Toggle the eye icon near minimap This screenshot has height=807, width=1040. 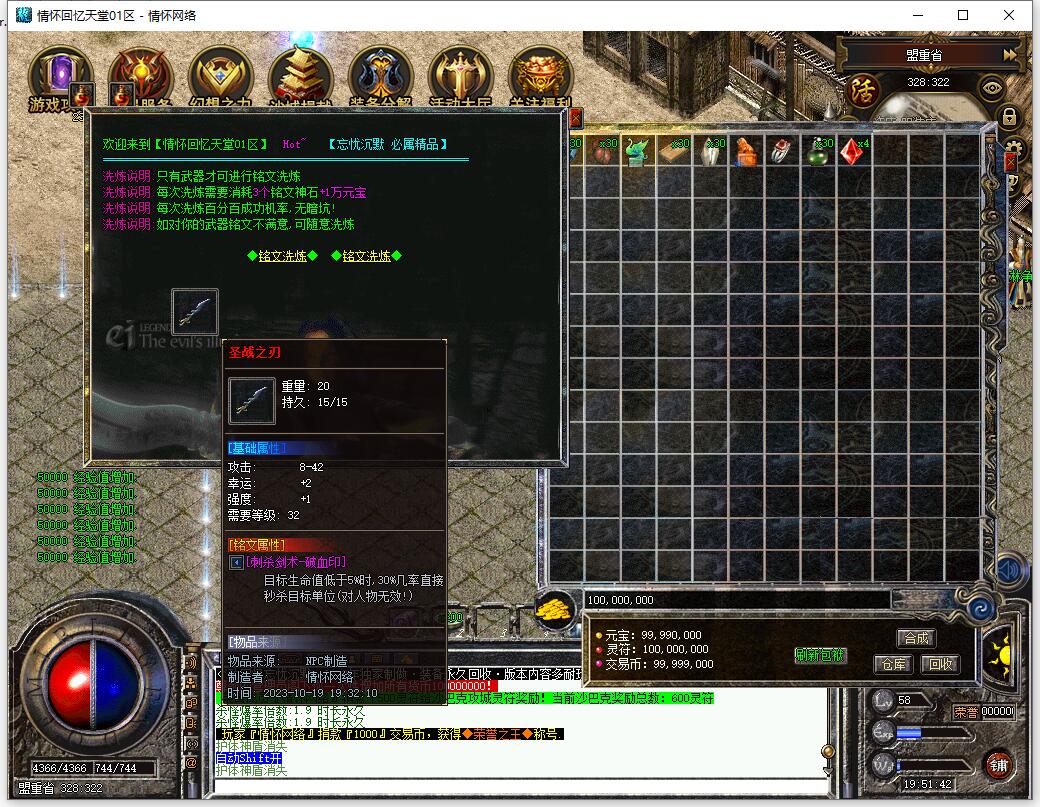click(992, 88)
